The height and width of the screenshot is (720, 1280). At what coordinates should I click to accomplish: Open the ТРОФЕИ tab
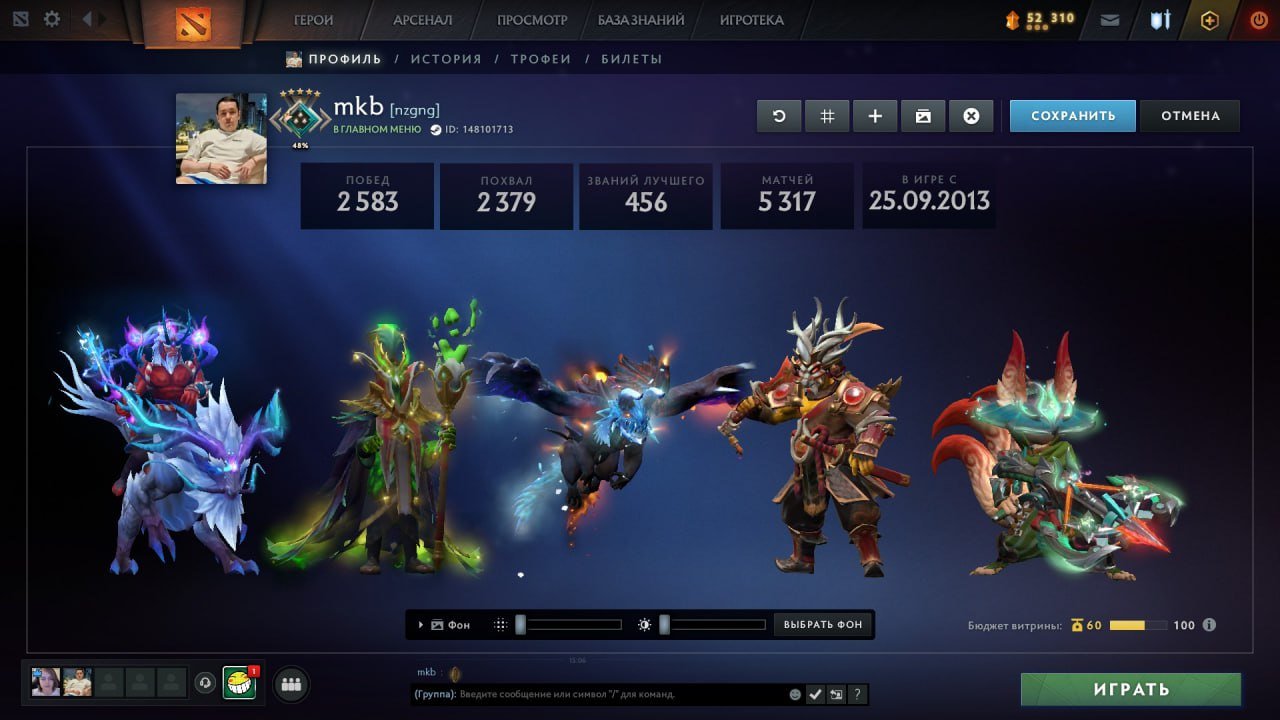coord(542,58)
